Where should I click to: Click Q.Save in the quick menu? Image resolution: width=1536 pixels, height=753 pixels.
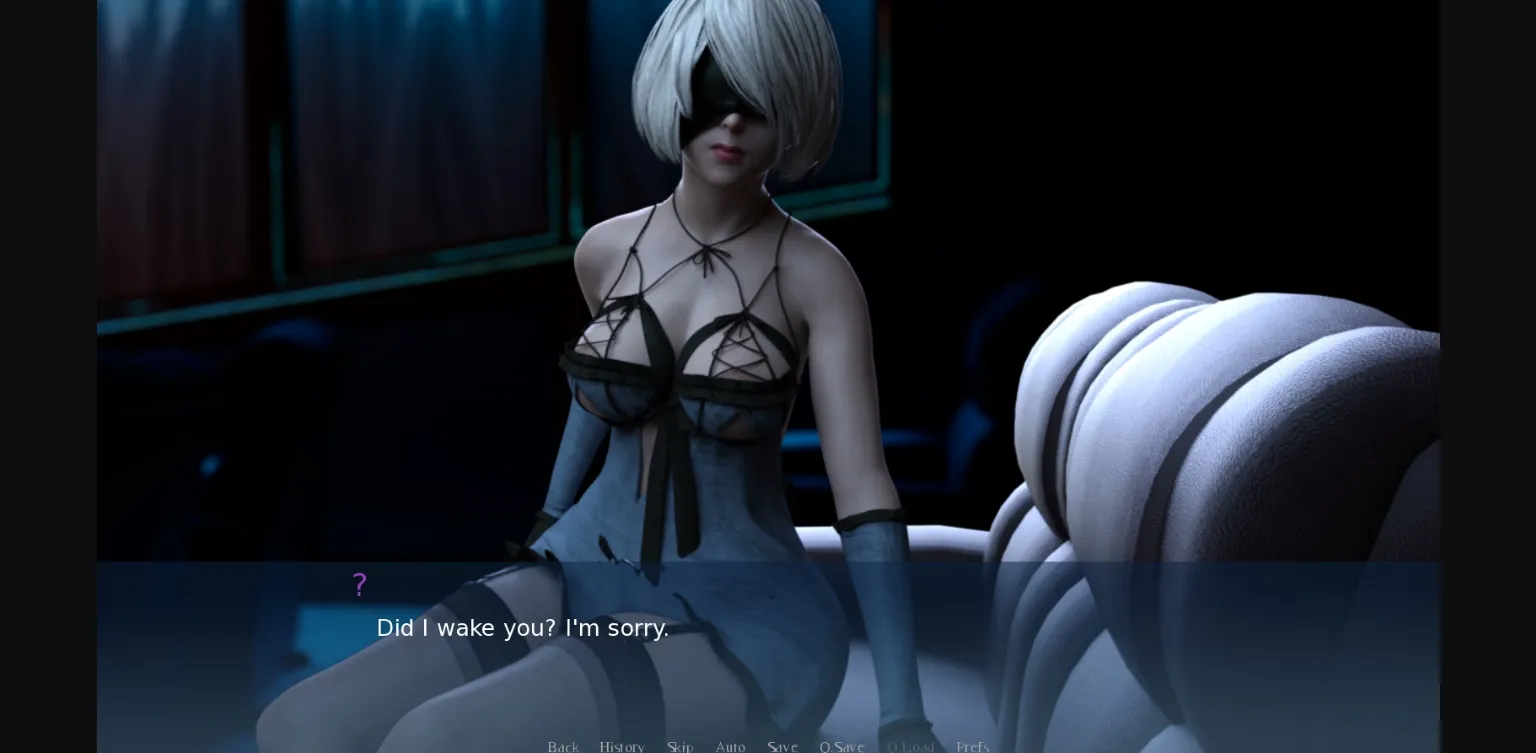[842, 747]
